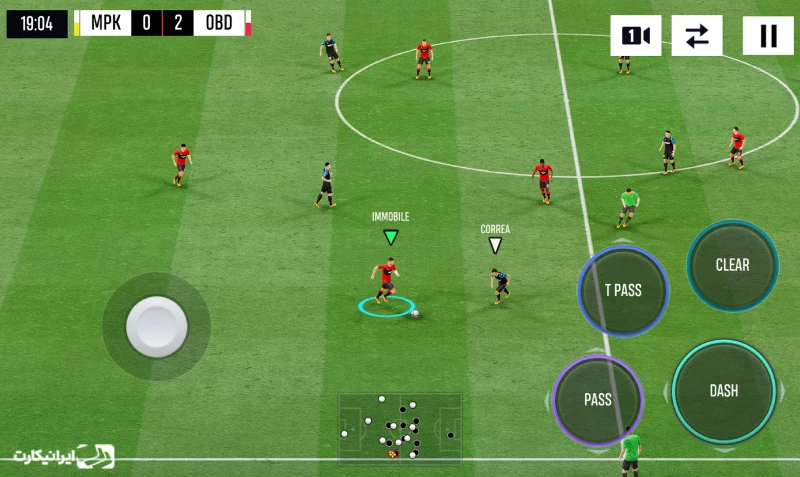Change the camera view
The width and height of the screenshot is (800, 477).
click(x=636, y=36)
